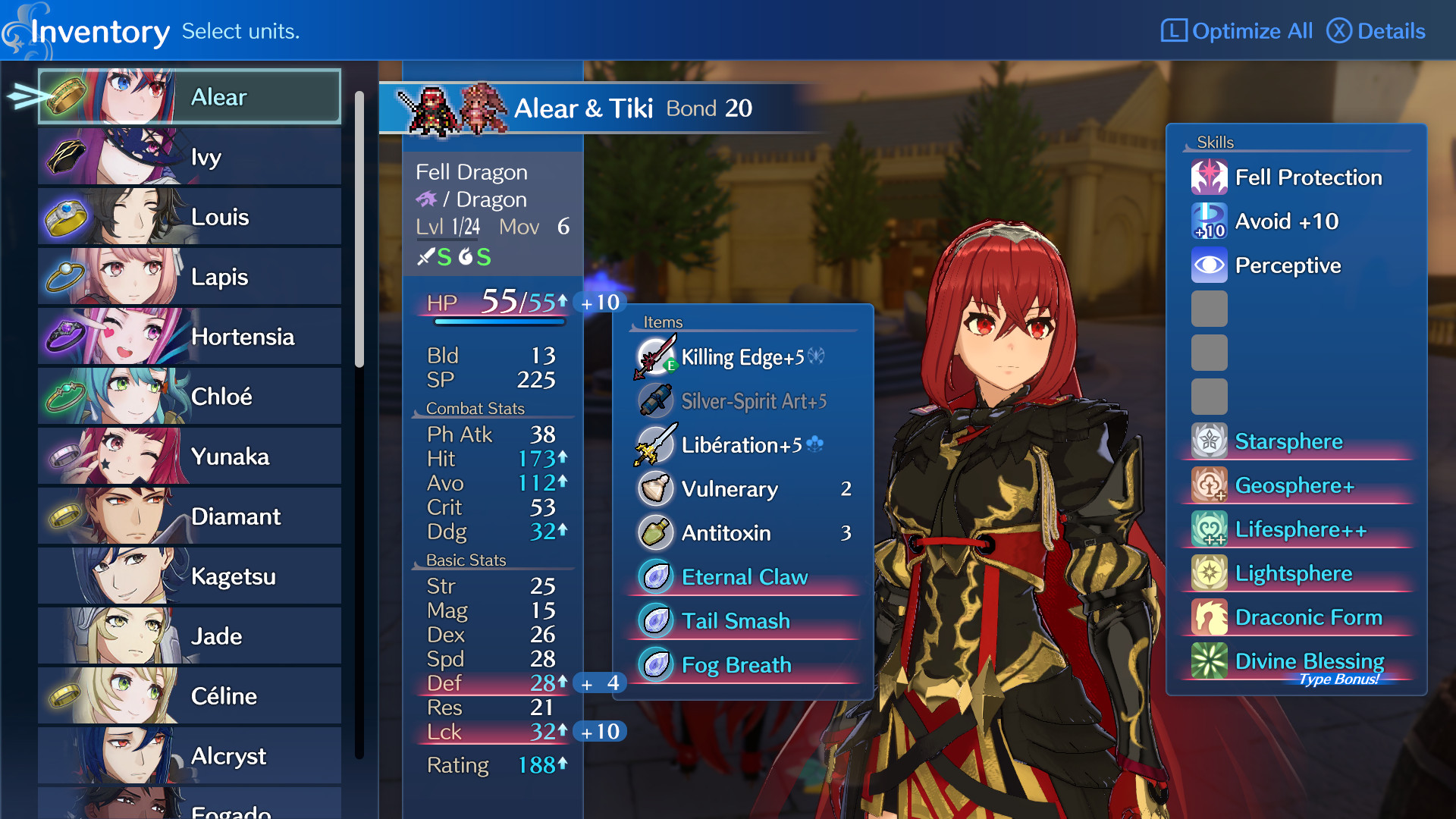This screenshot has height=819, width=1456.
Task: Select Céline from the unit list
Action: point(190,696)
